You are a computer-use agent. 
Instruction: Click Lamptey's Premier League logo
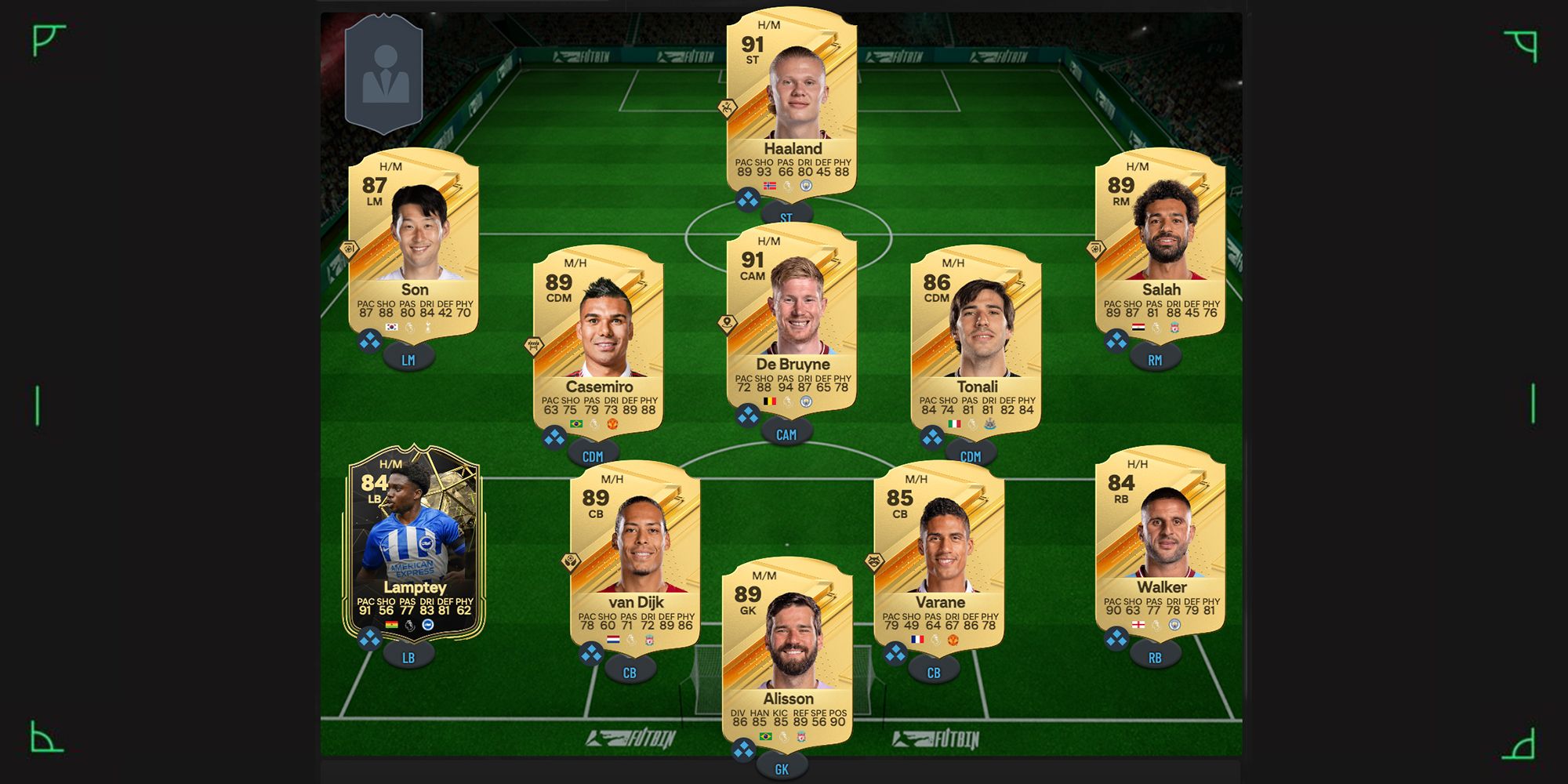[x=408, y=623]
